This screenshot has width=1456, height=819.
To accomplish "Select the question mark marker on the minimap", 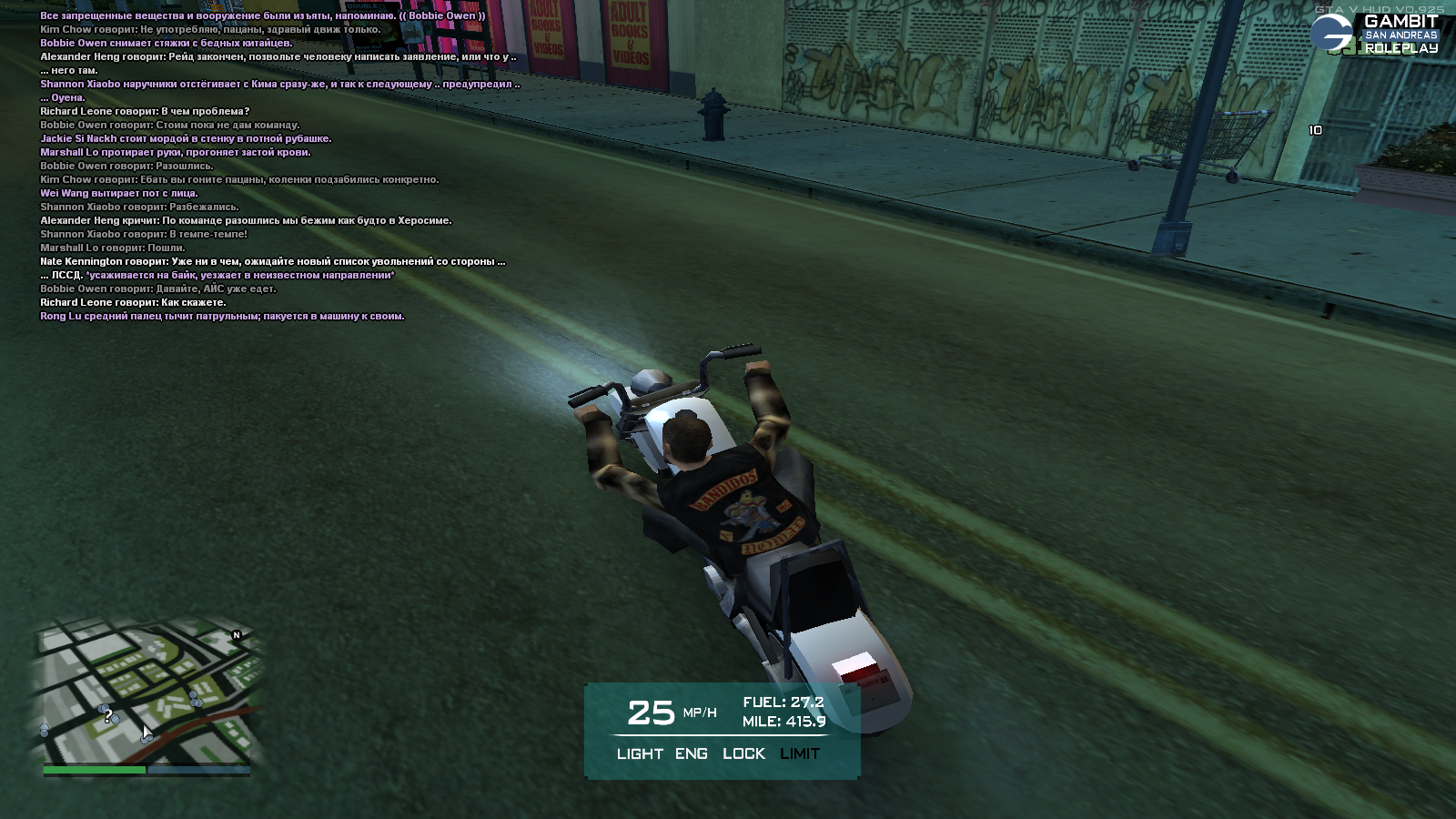I will (108, 717).
